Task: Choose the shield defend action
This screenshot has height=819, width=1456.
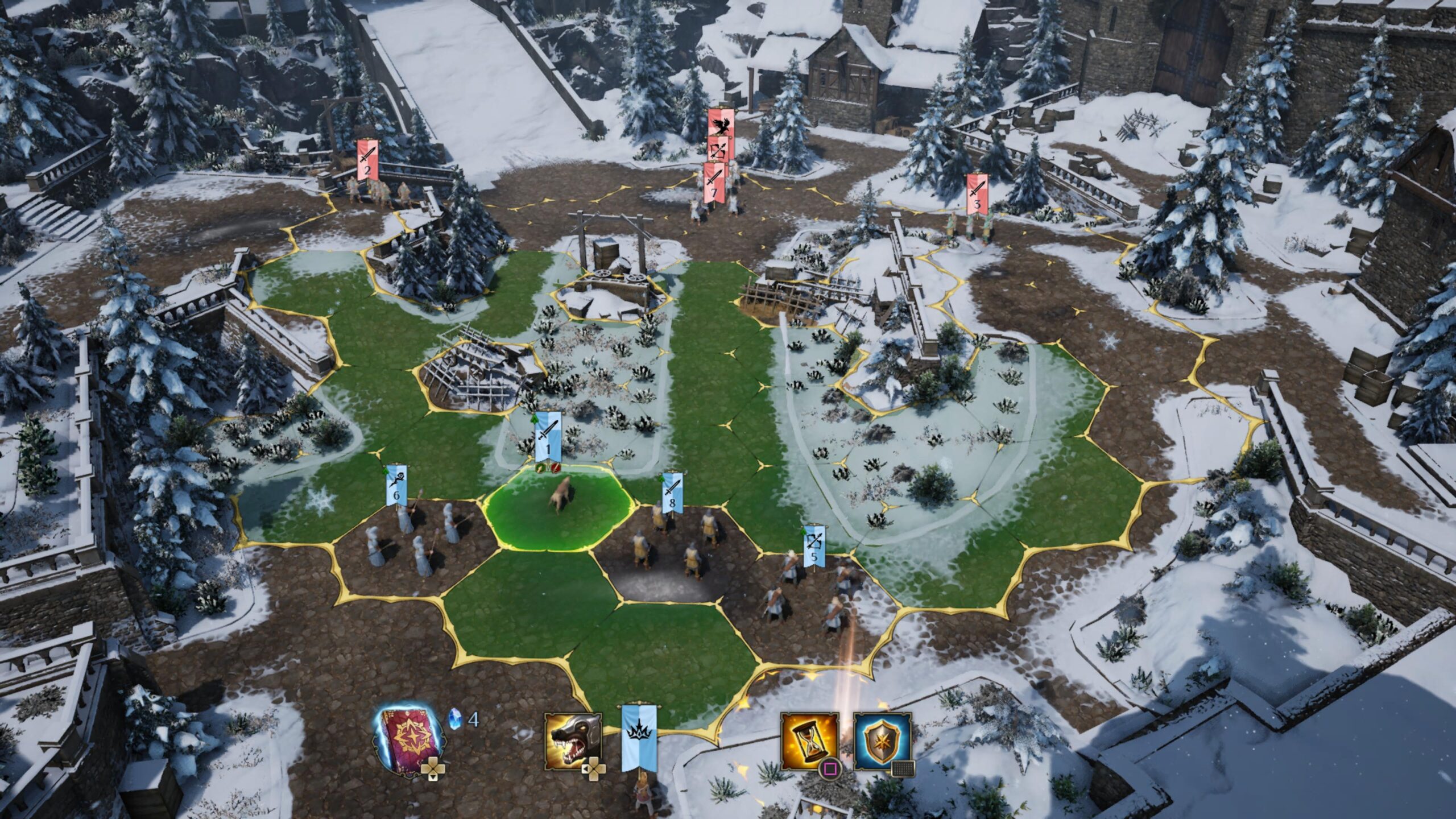Action: pos(882,741)
